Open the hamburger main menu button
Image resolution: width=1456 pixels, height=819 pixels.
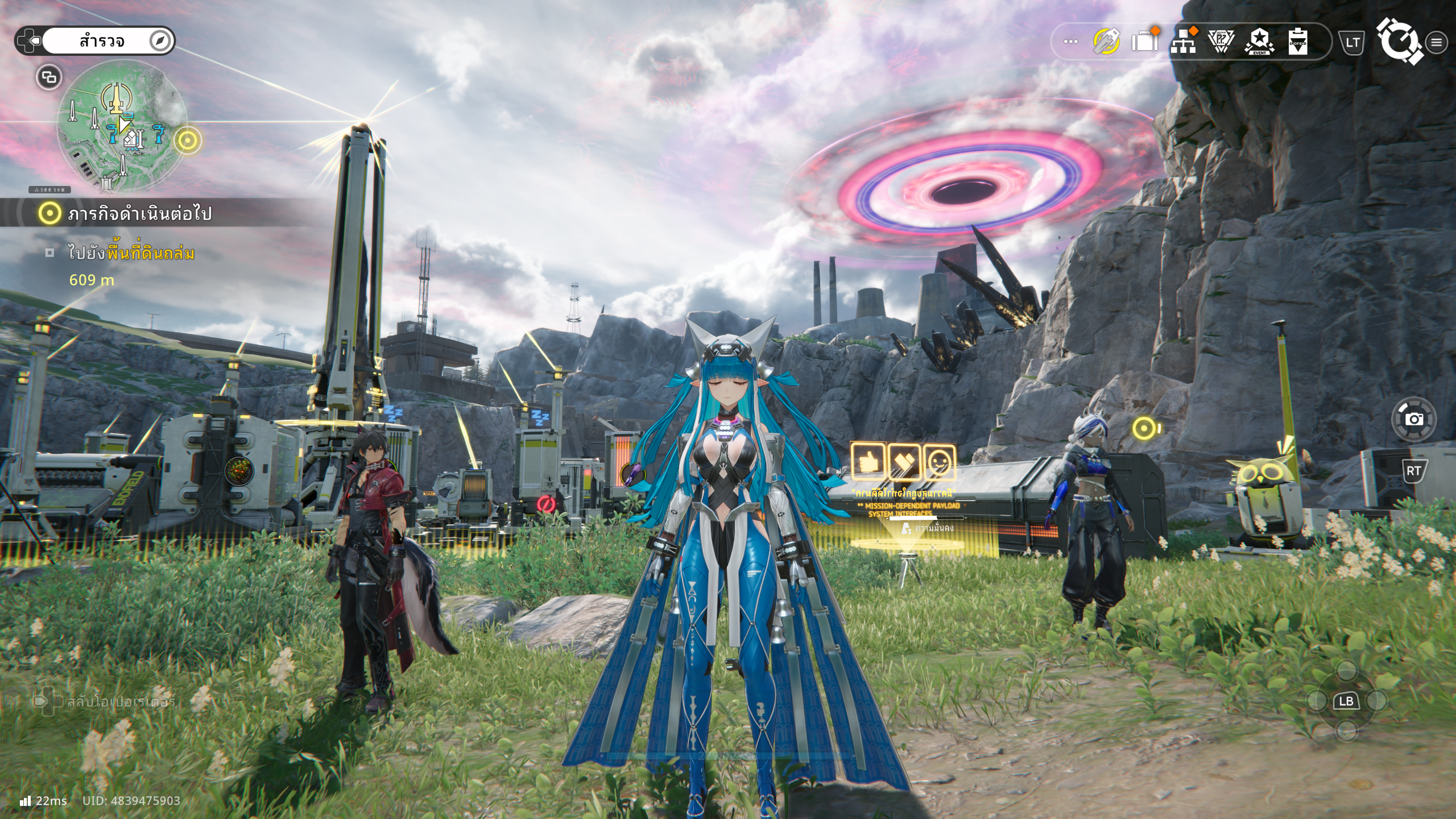point(1436,42)
